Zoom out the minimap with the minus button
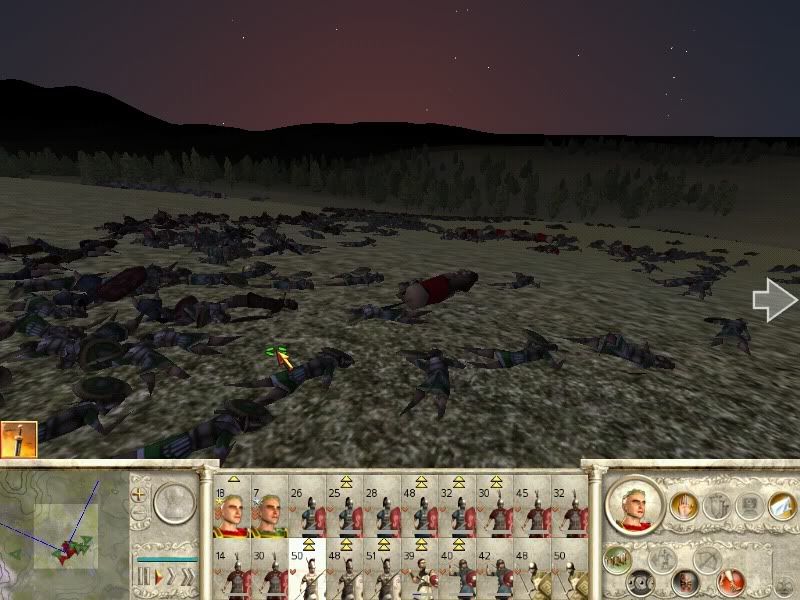 point(138,514)
